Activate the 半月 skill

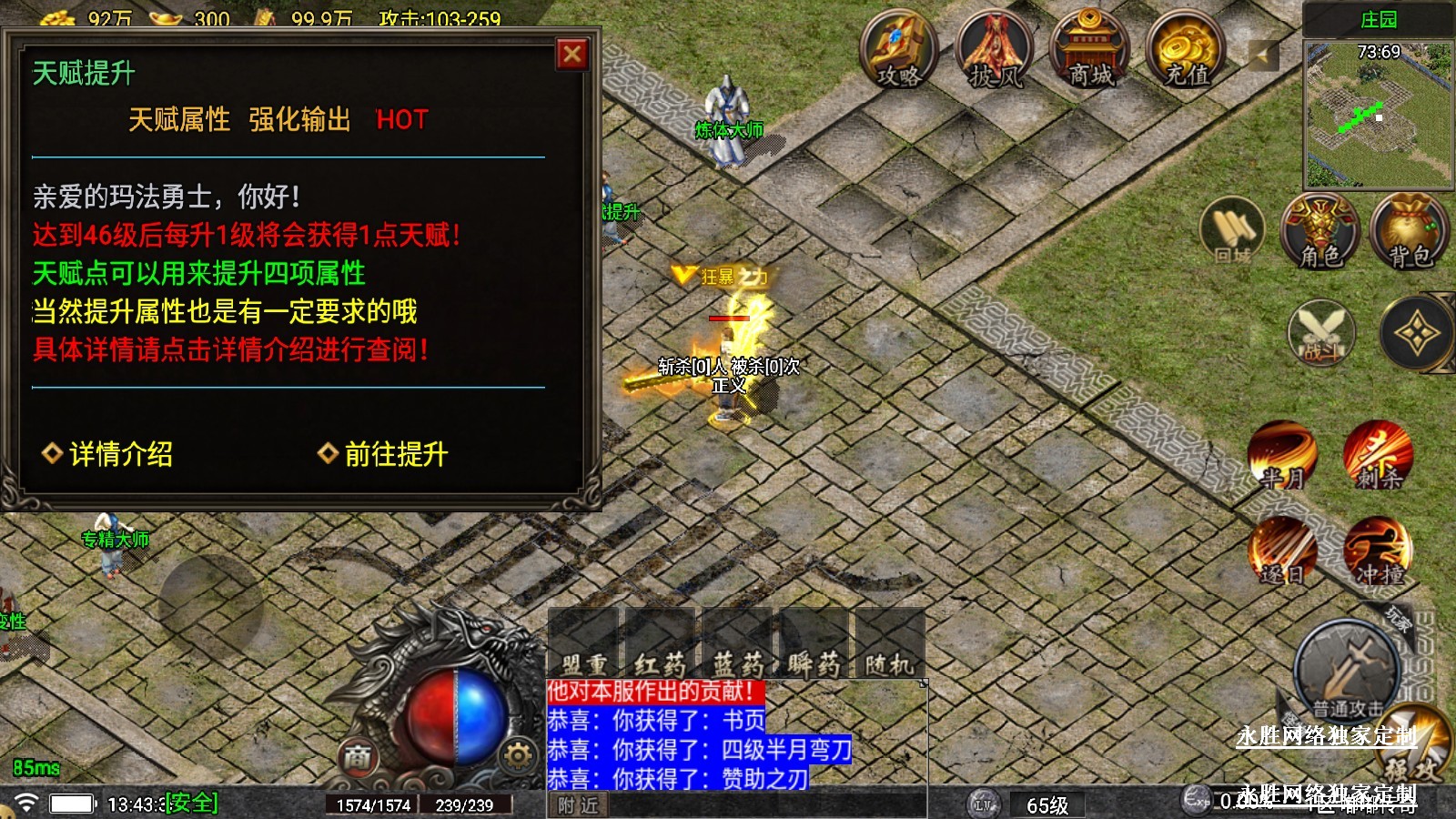click(1282, 454)
